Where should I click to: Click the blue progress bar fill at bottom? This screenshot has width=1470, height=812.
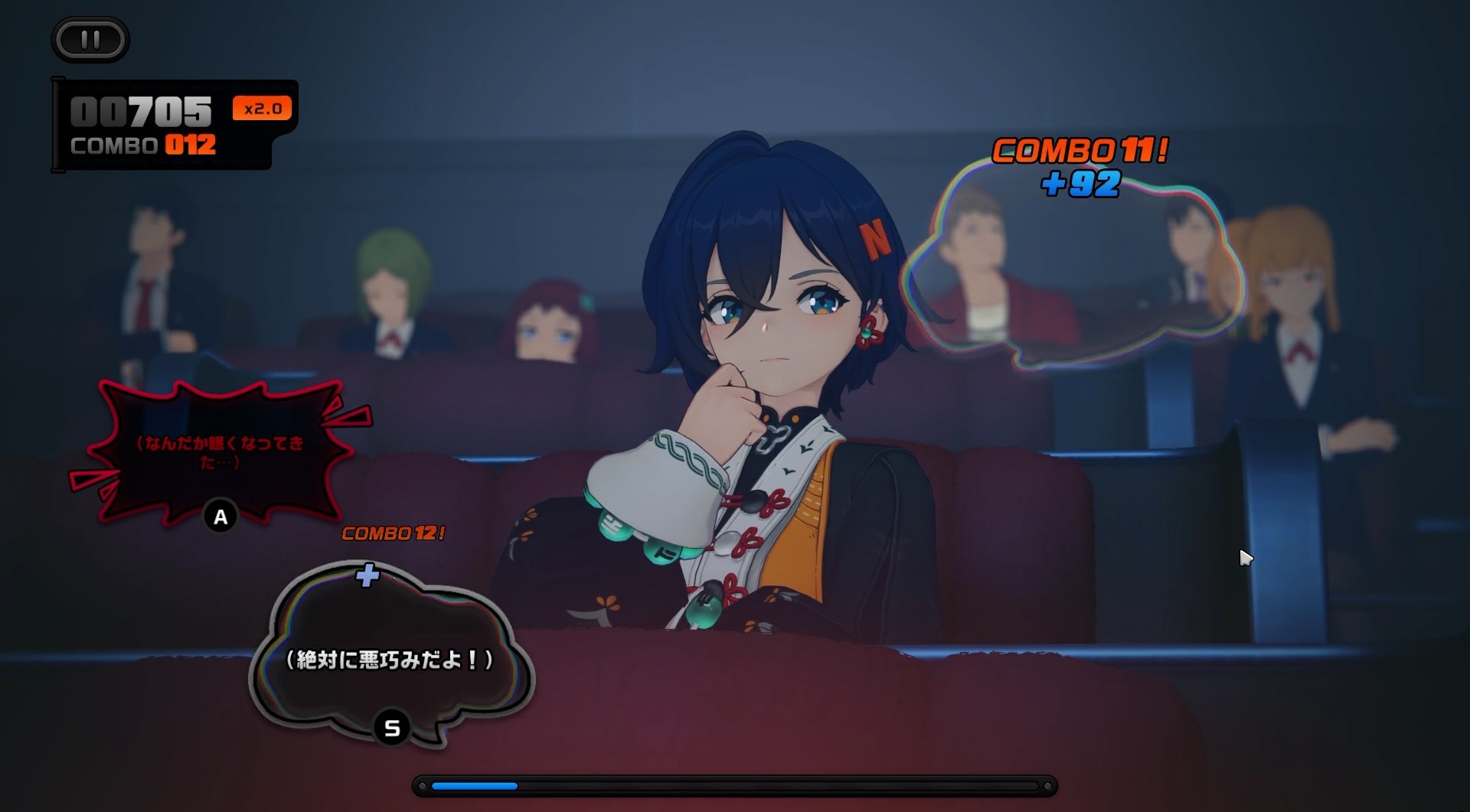coord(475,785)
